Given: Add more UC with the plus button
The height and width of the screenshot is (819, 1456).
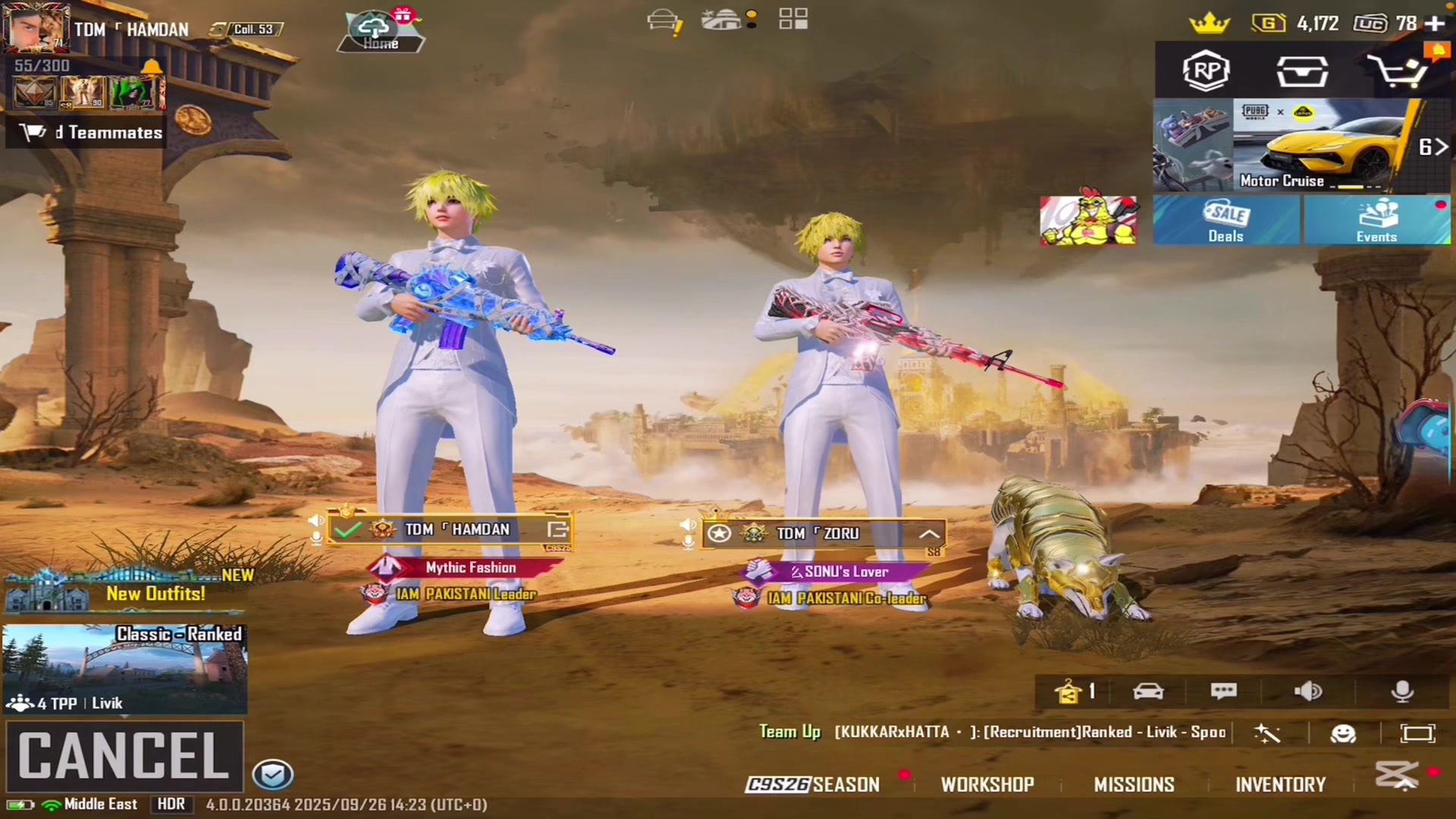Looking at the screenshot, I should 1435,24.
